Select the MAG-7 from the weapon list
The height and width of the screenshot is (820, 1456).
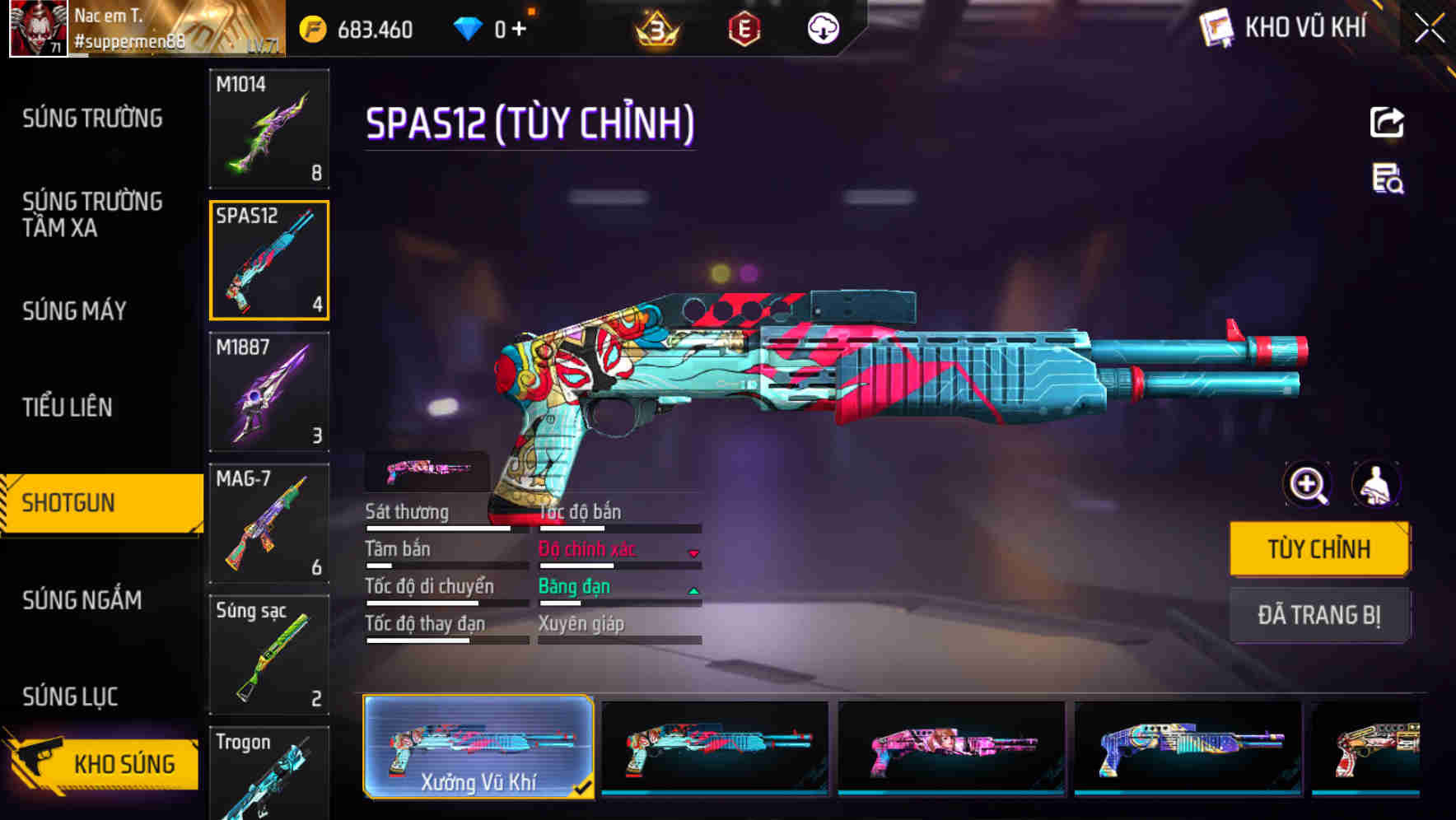coord(269,524)
